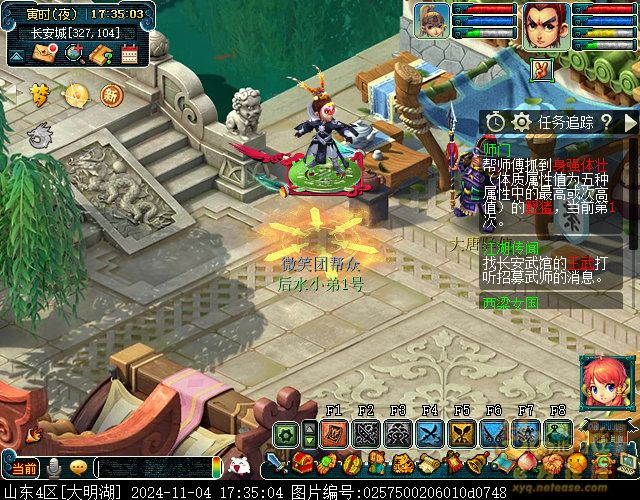This screenshot has width=640, height=500.
Task: Open the task tracker gear settings
Action: 520,122
